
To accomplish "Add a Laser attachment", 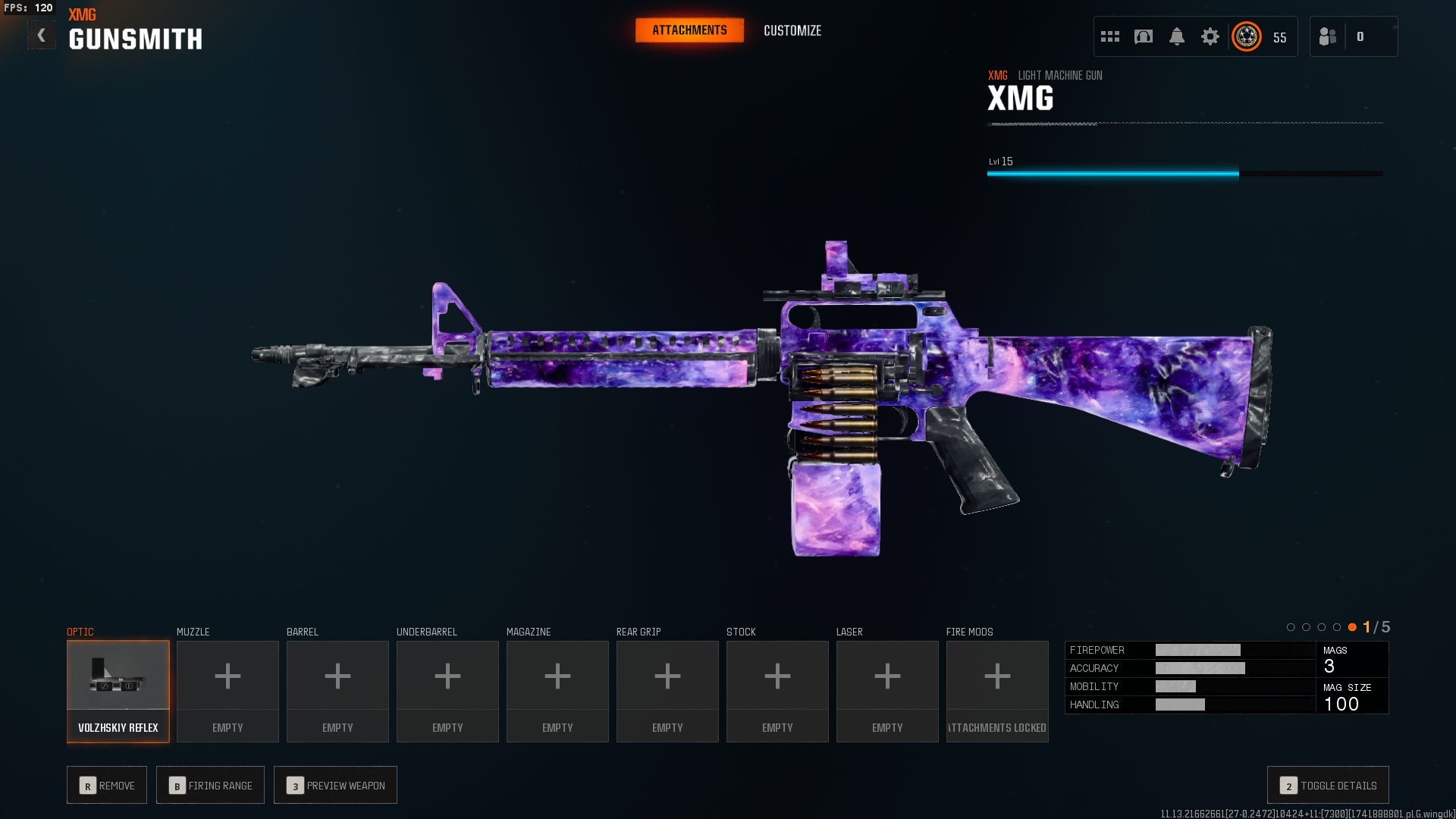I will tap(887, 691).
